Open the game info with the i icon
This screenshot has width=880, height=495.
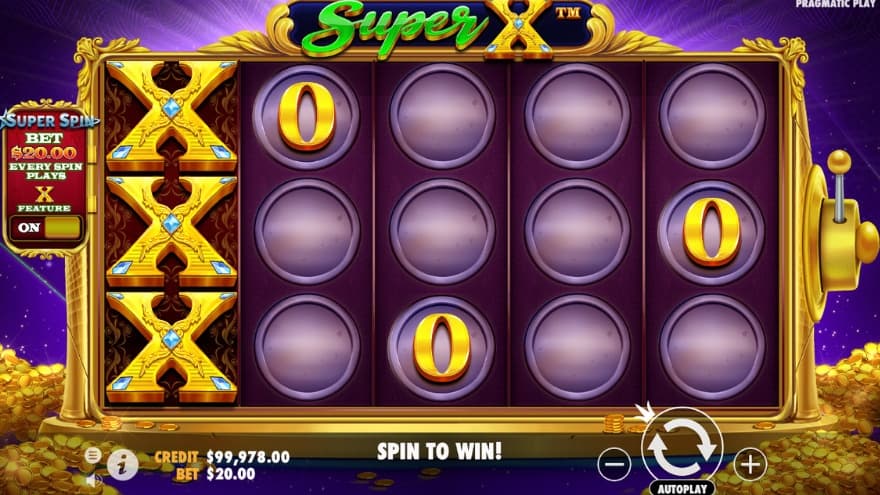coord(122,463)
